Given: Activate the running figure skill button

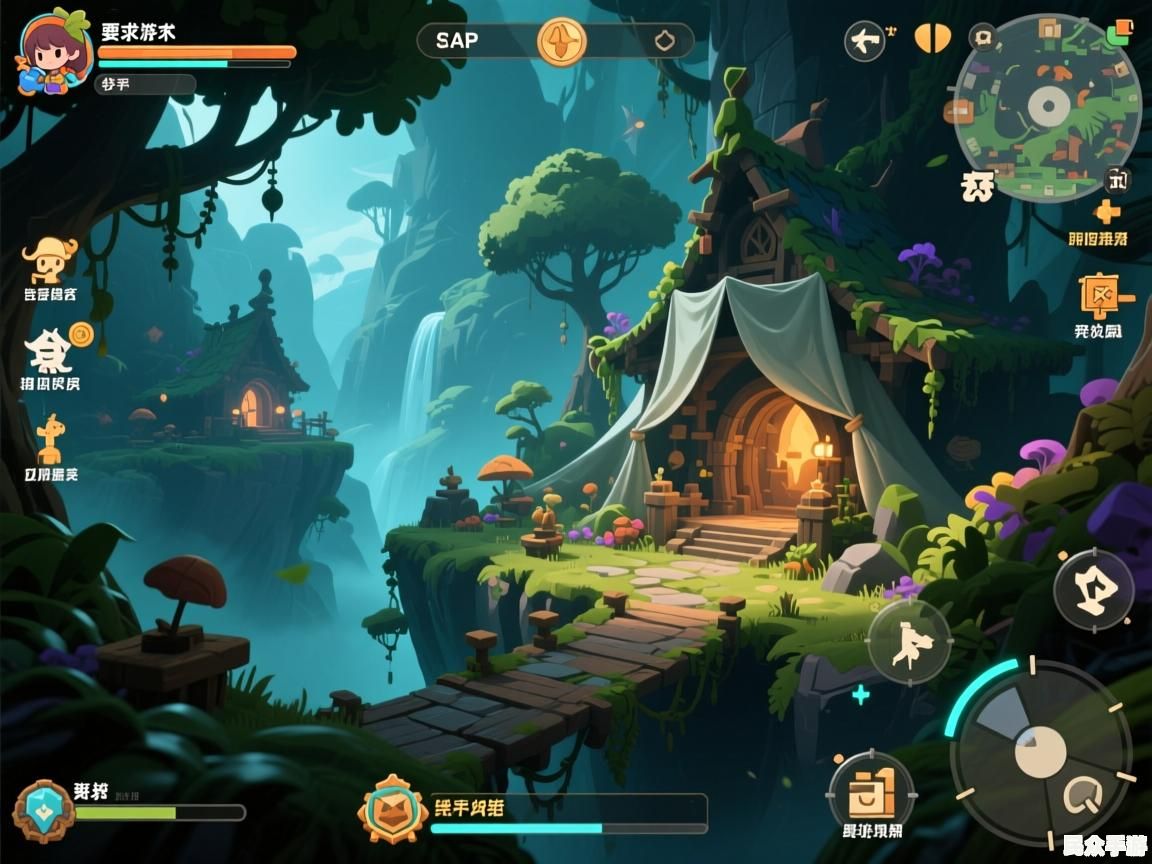Looking at the screenshot, I should tap(909, 641).
